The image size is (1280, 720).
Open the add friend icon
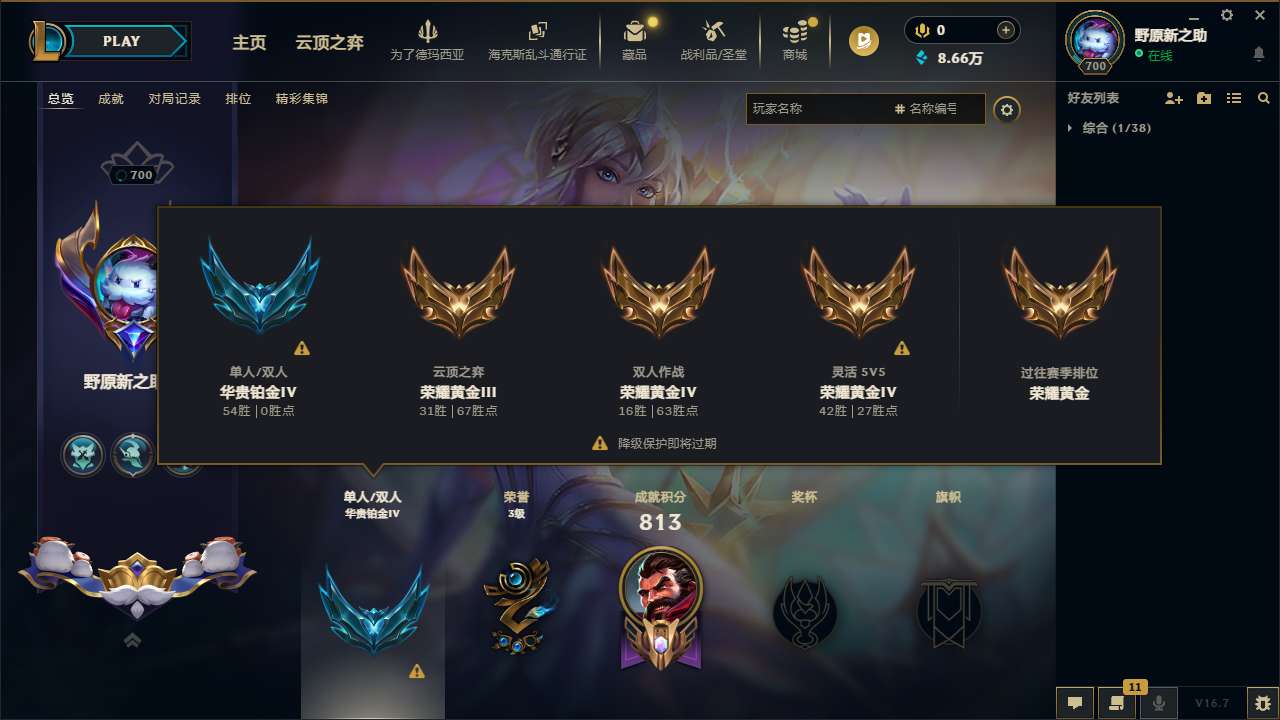1174,98
